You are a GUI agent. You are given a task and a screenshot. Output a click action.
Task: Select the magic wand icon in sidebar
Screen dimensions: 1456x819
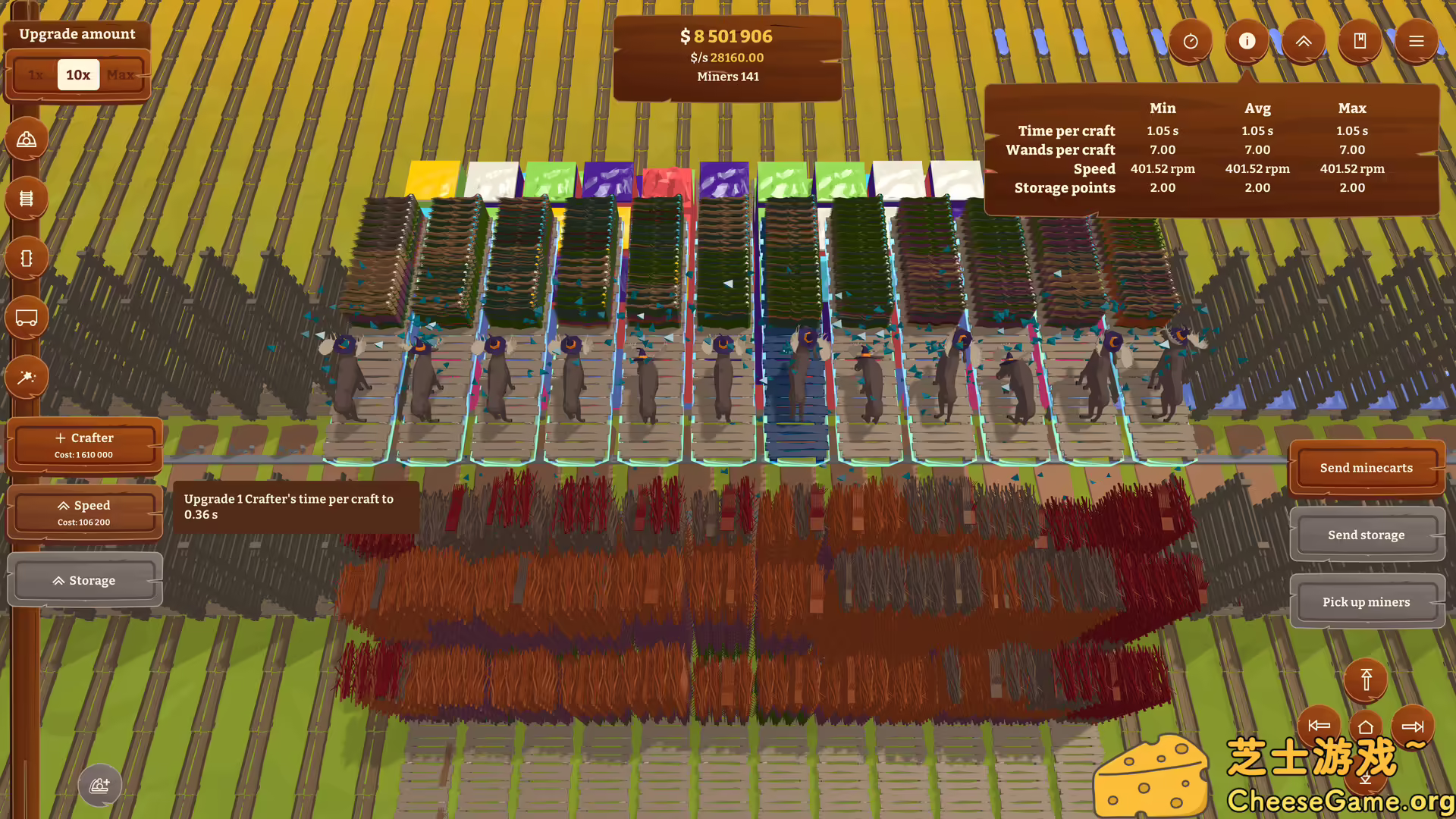(27, 377)
